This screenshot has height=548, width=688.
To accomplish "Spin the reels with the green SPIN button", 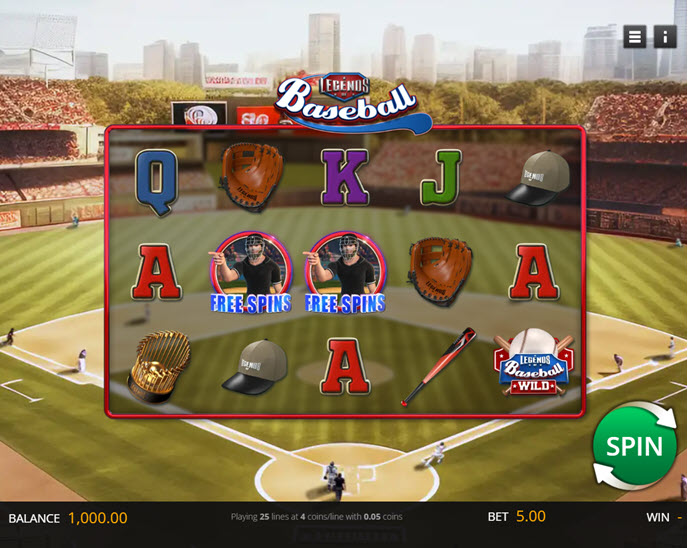I will coord(634,446).
